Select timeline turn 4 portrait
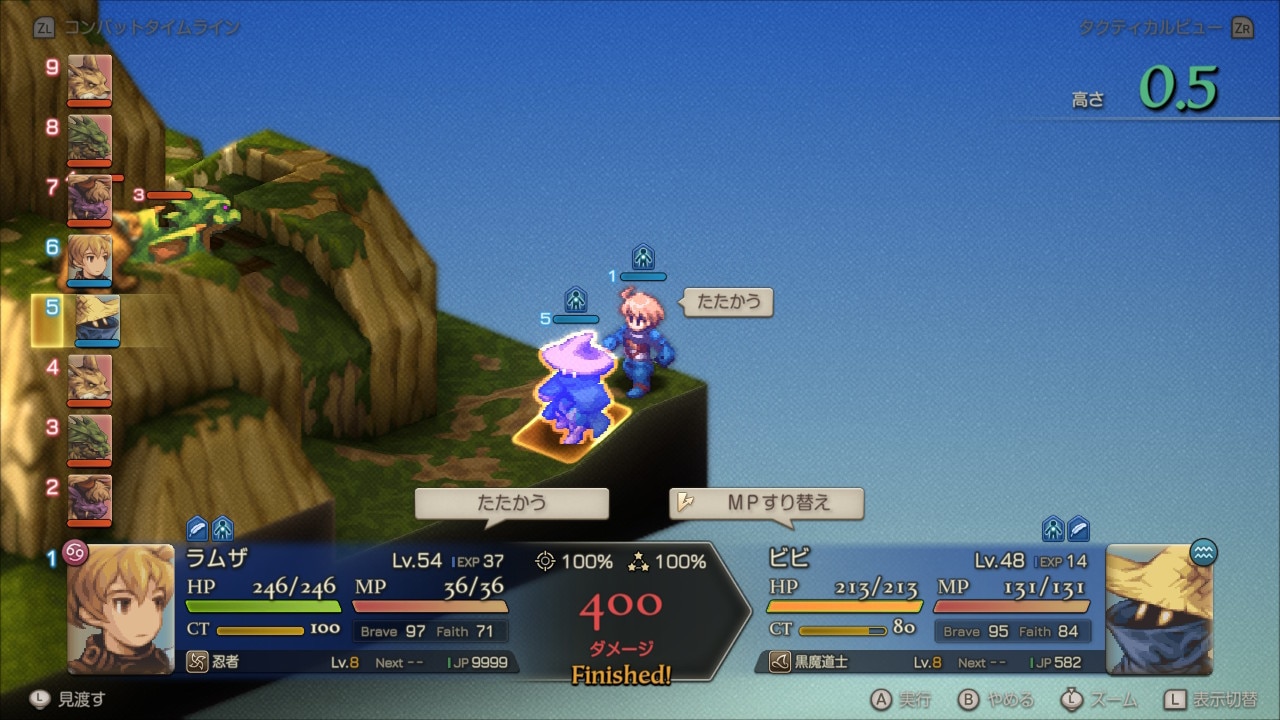The image size is (1280, 720). click(90, 378)
